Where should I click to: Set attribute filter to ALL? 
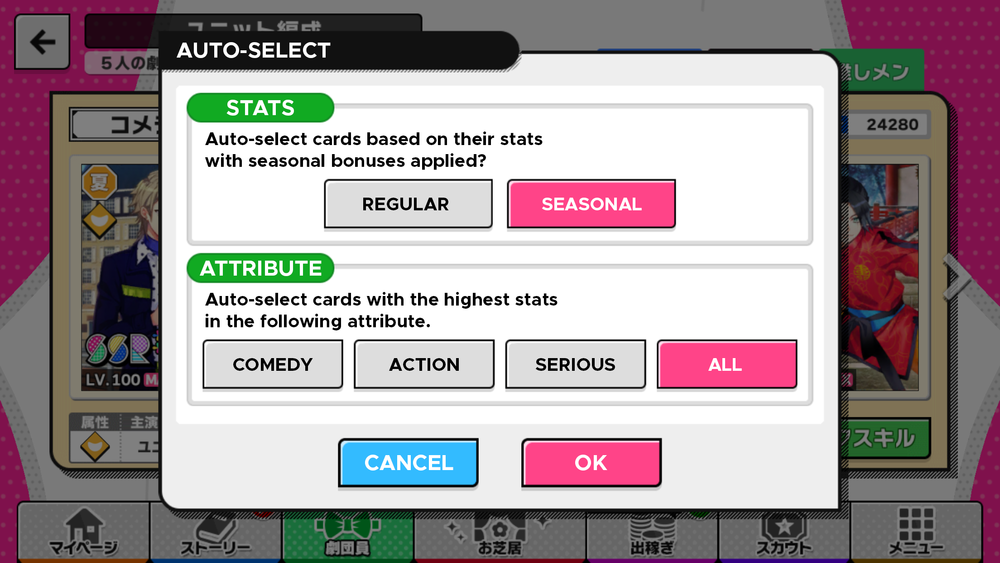(x=726, y=364)
